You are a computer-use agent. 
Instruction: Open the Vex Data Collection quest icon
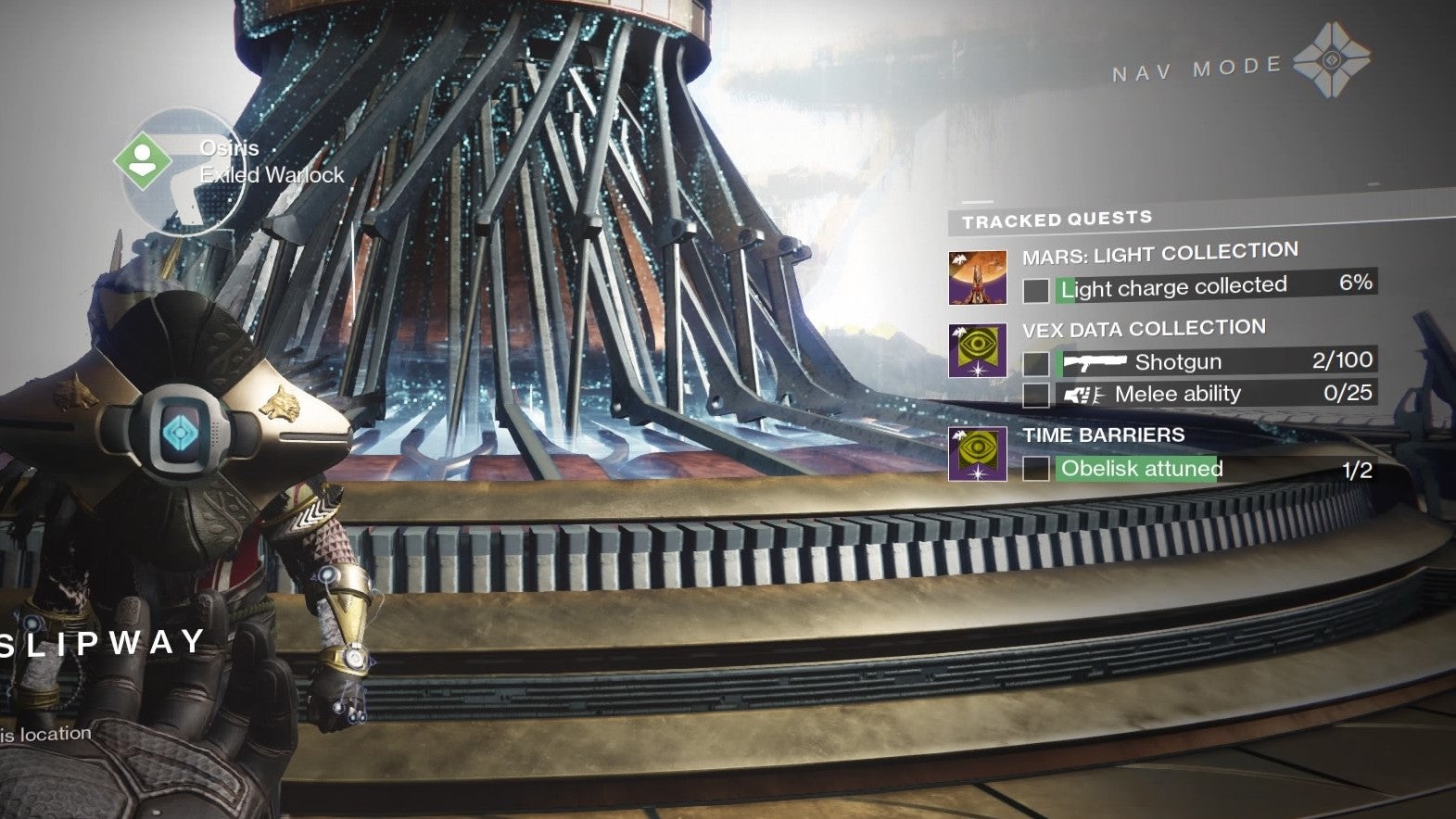pyautogui.click(x=977, y=350)
